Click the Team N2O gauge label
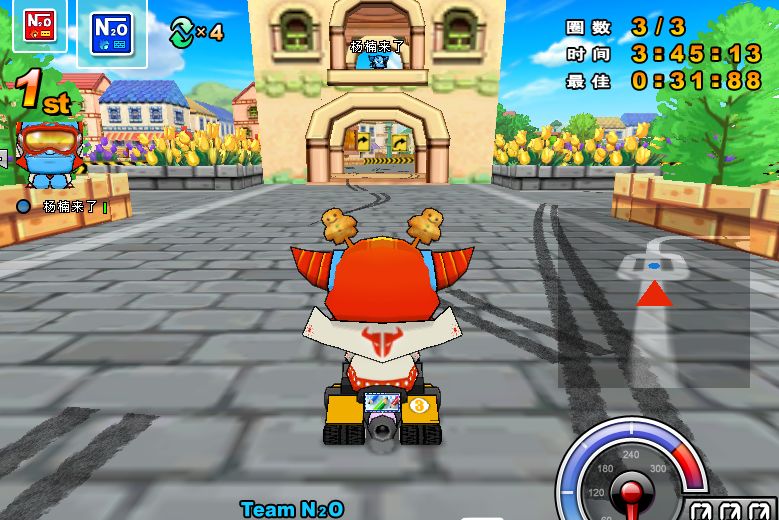The height and width of the screenshot is (520, 779). pyautogui.click(x=292, y=509)
